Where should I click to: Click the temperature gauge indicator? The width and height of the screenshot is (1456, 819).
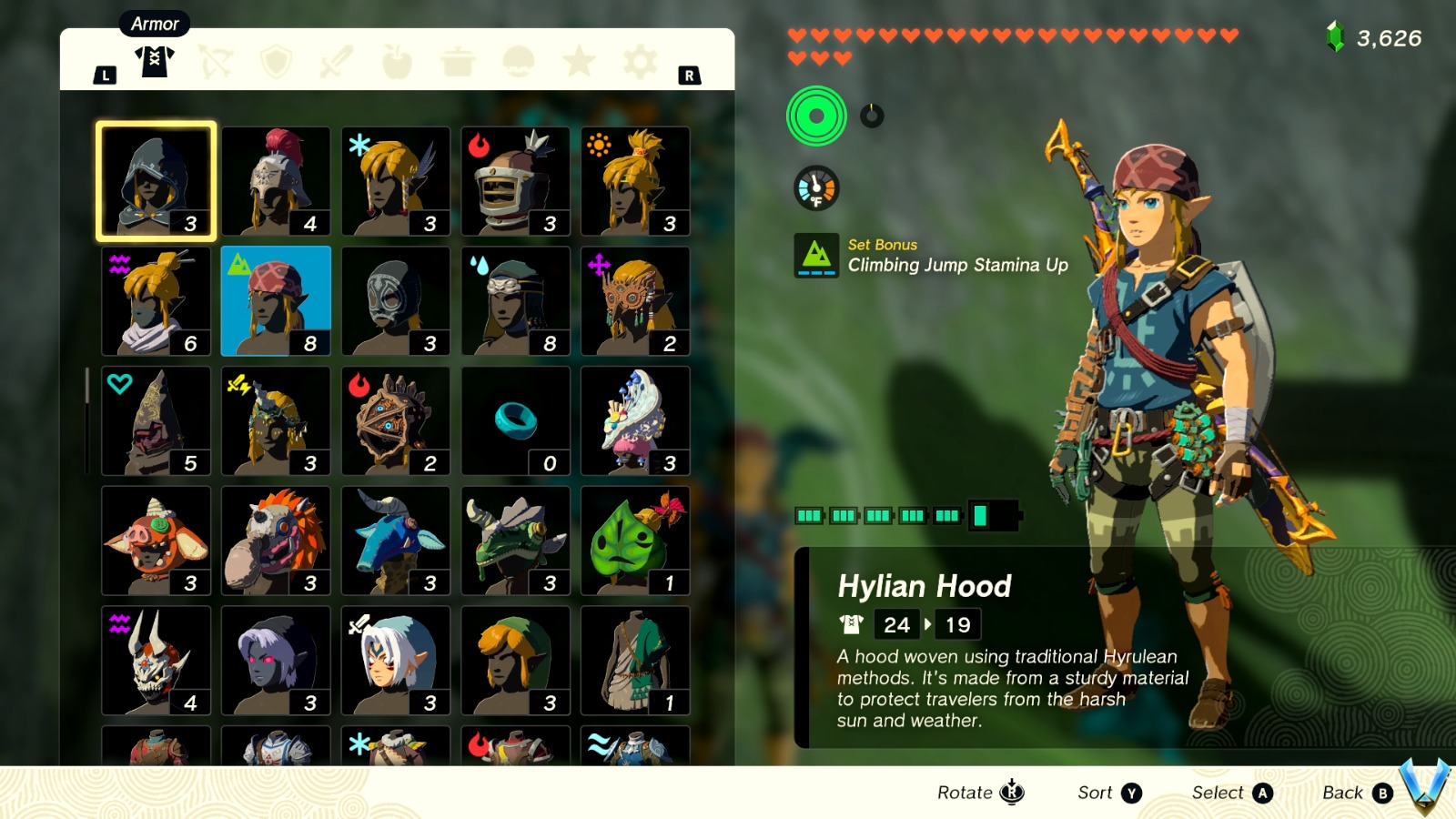[x=815, y=188]
